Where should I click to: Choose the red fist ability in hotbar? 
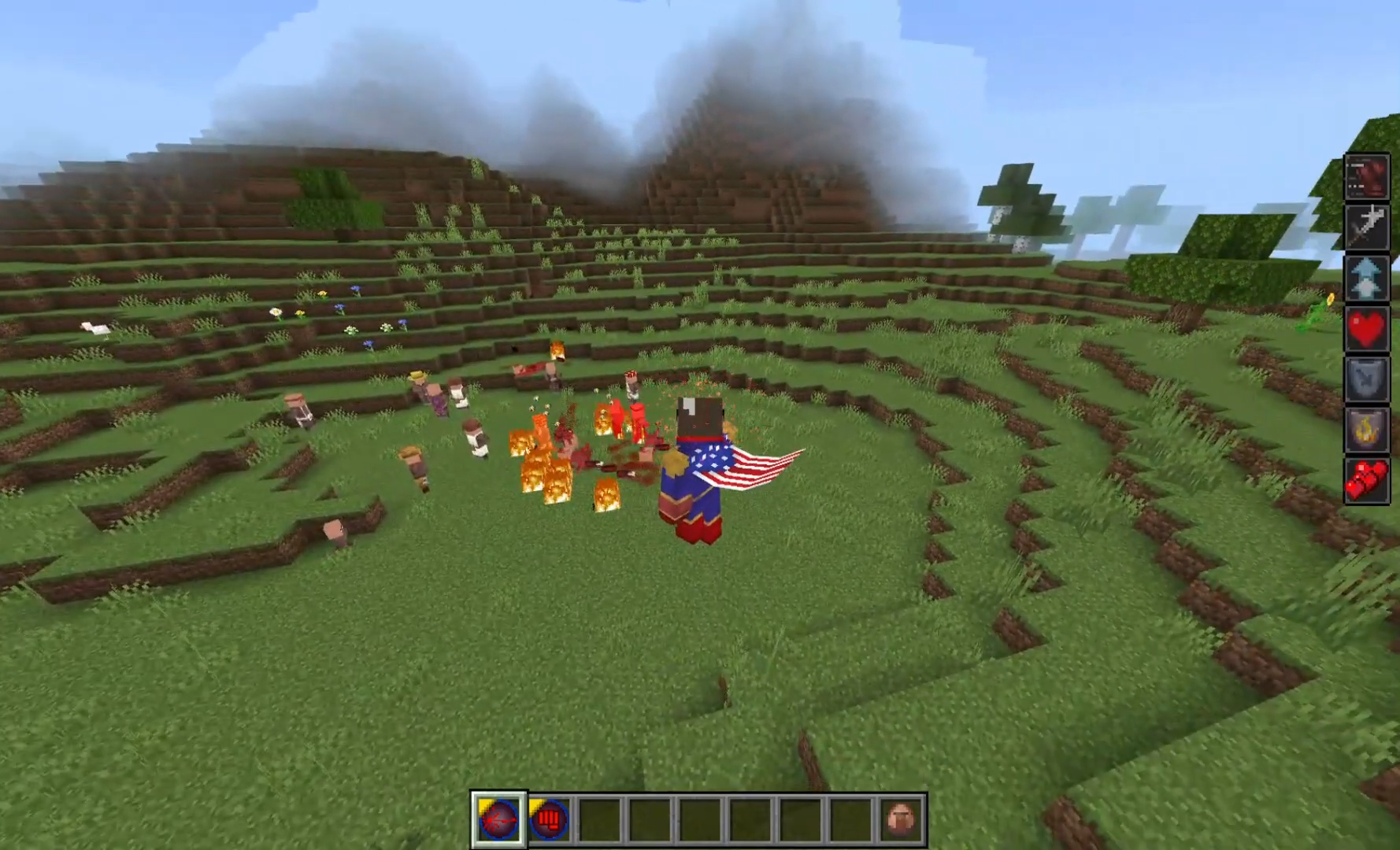tap(549, 819)
